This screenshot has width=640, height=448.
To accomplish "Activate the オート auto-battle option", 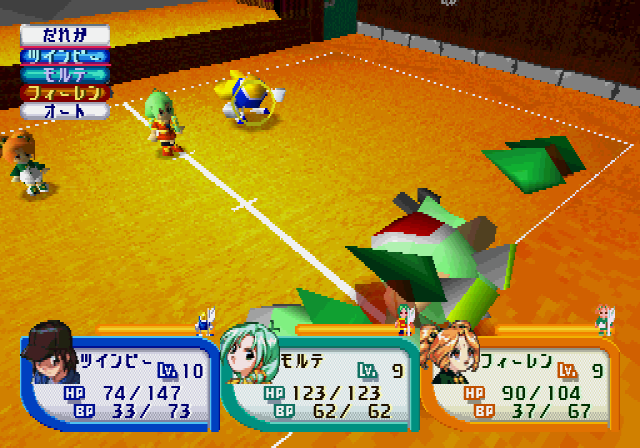I will click(x=65, y=111).
